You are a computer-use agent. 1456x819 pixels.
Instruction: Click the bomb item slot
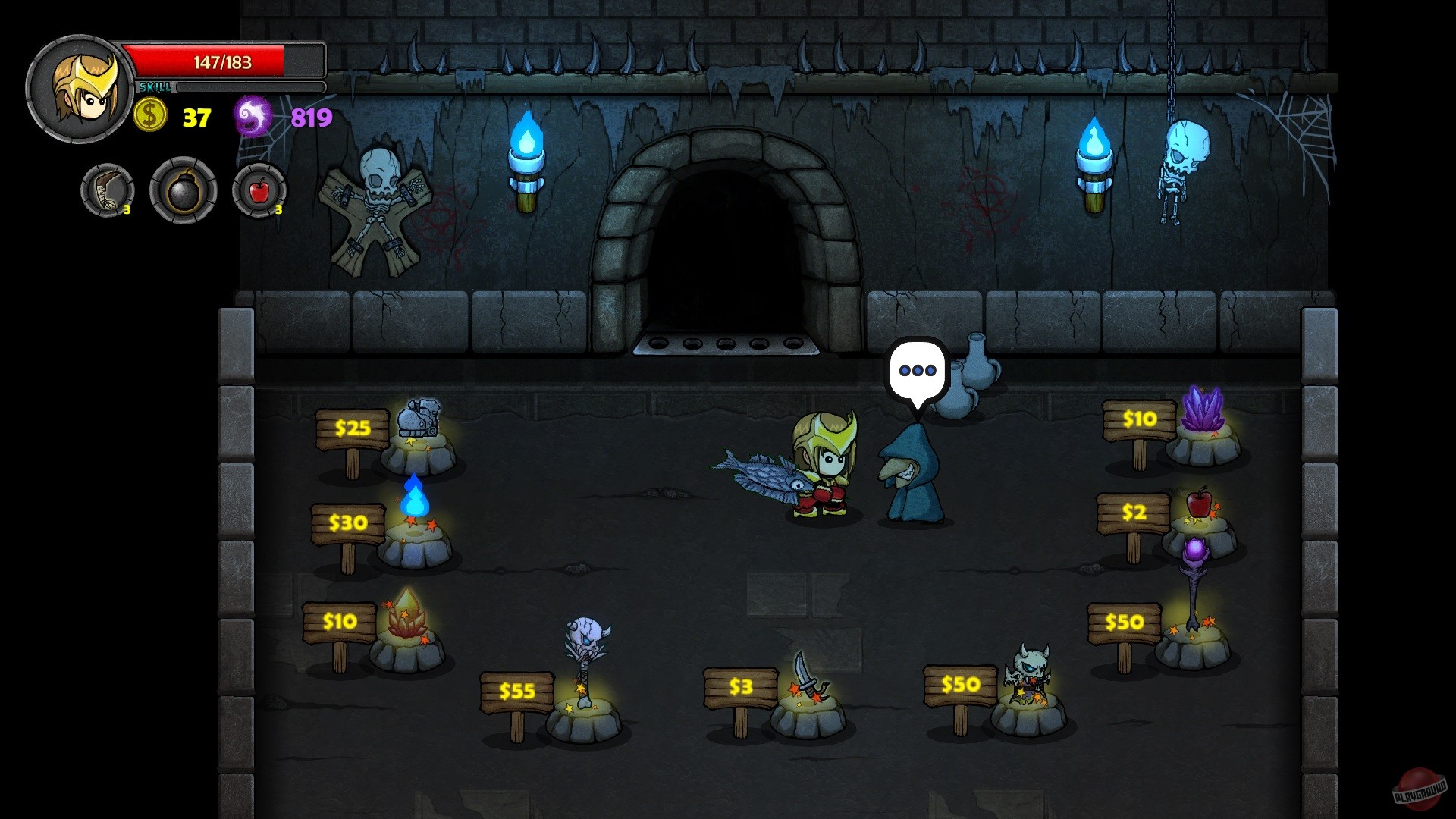click(x=183, y=190)
